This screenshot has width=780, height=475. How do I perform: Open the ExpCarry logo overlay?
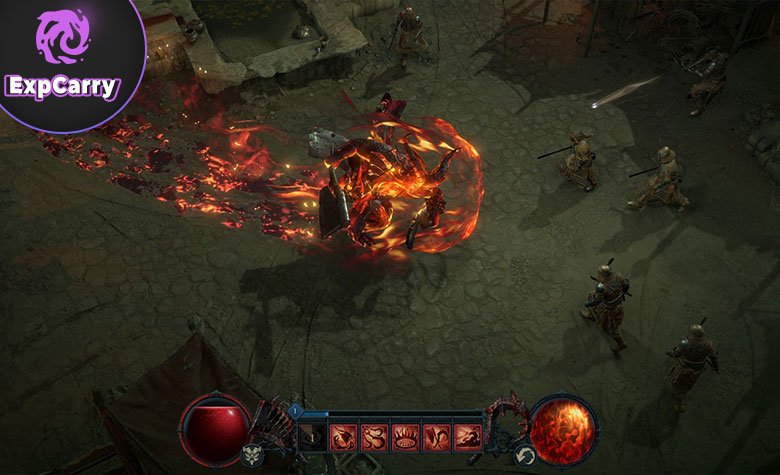(62, 60)
